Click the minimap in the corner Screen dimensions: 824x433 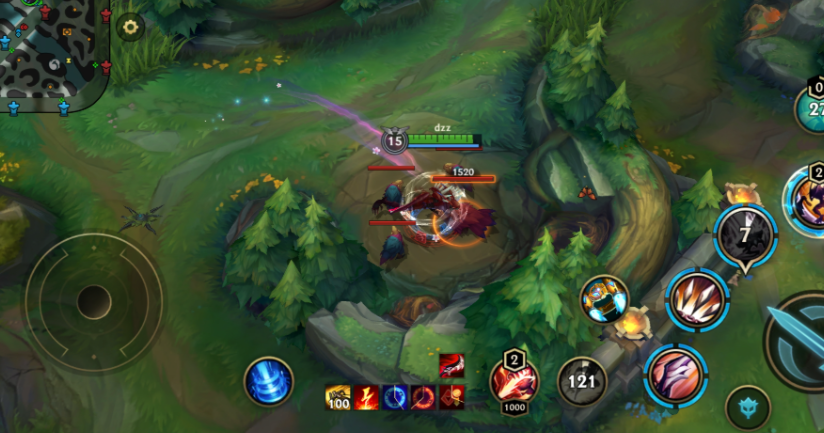[52, 50]
